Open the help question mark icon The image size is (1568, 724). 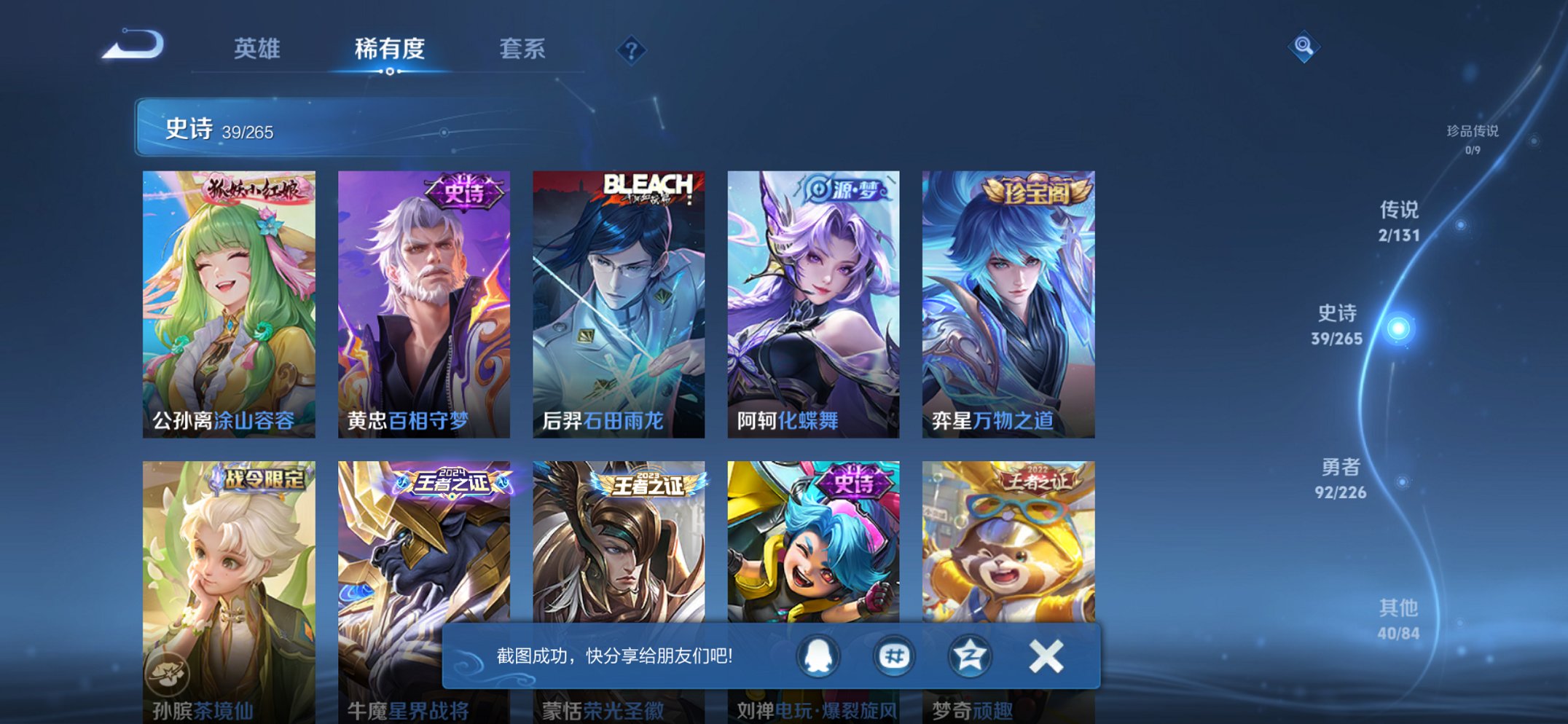click(x=632, y=50)
